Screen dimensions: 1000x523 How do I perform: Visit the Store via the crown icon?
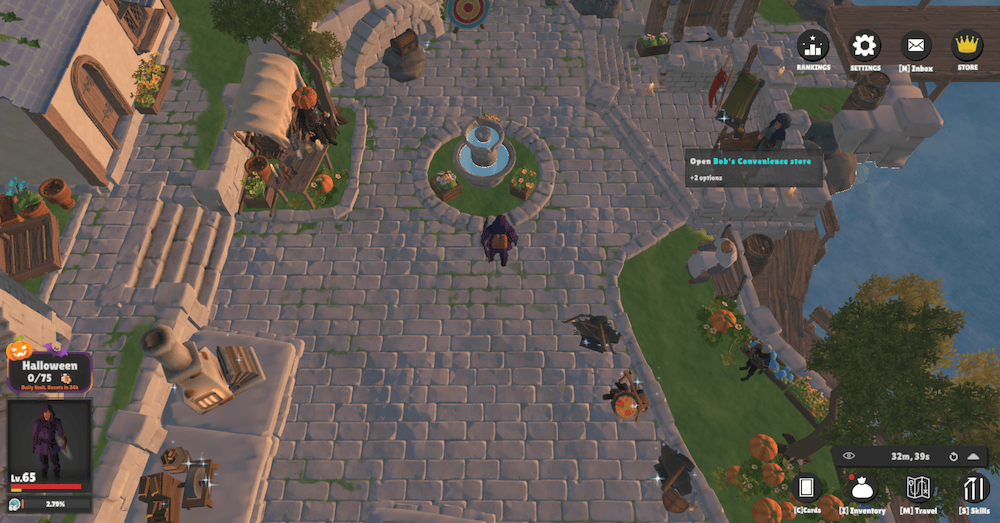coord(967,46)
